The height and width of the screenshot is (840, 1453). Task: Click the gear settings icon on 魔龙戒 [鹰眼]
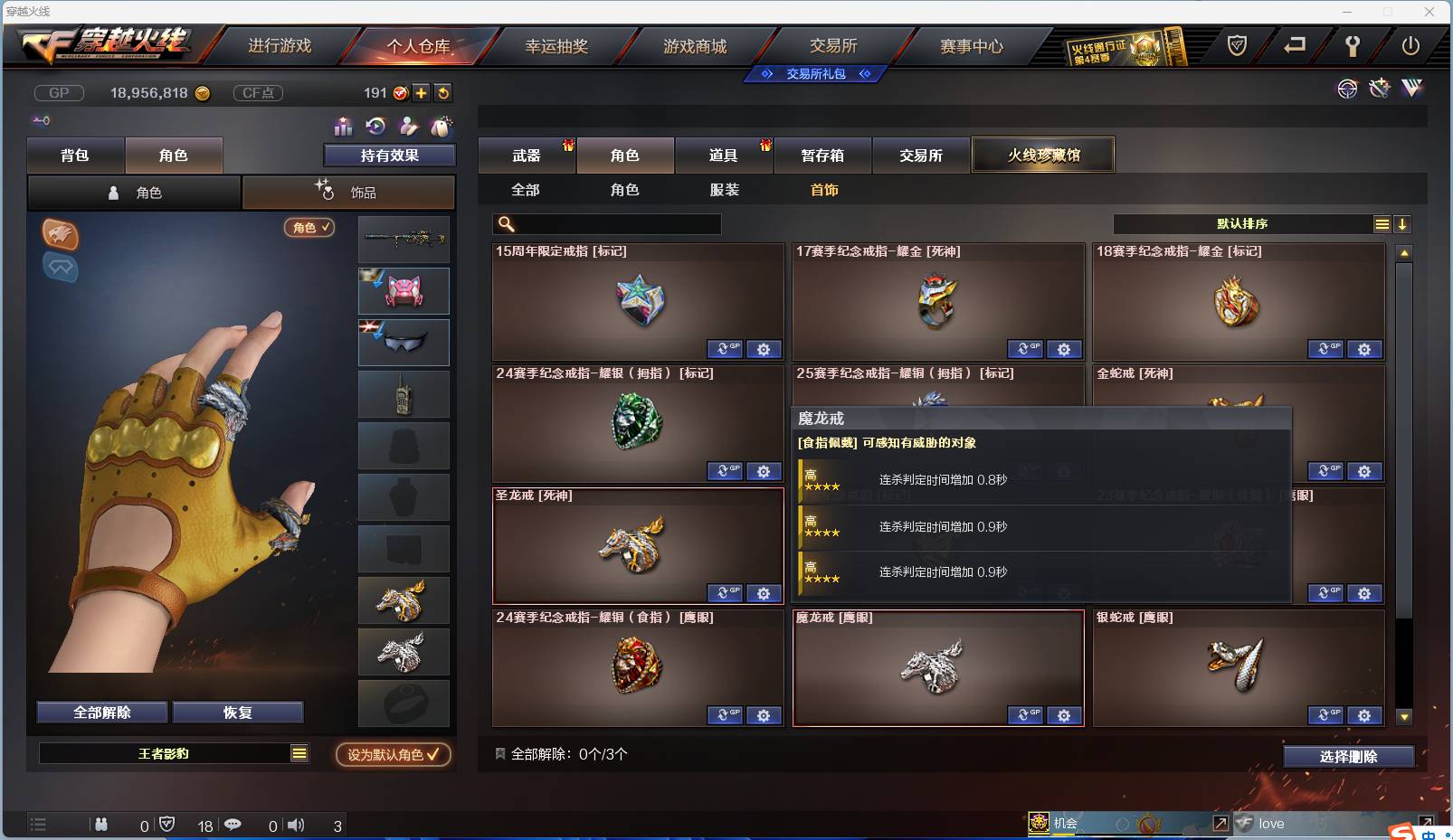click(x=1065, y=715)
